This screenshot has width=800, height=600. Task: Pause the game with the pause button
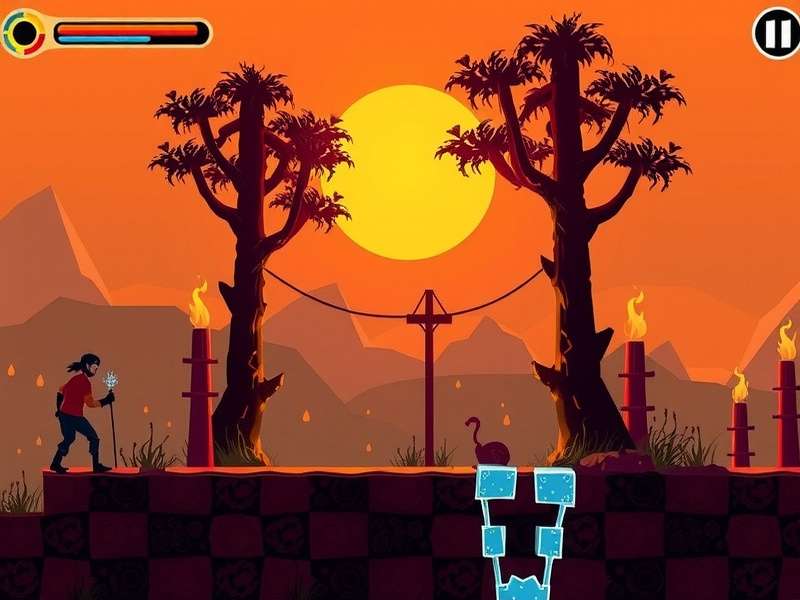click(776, 34)
